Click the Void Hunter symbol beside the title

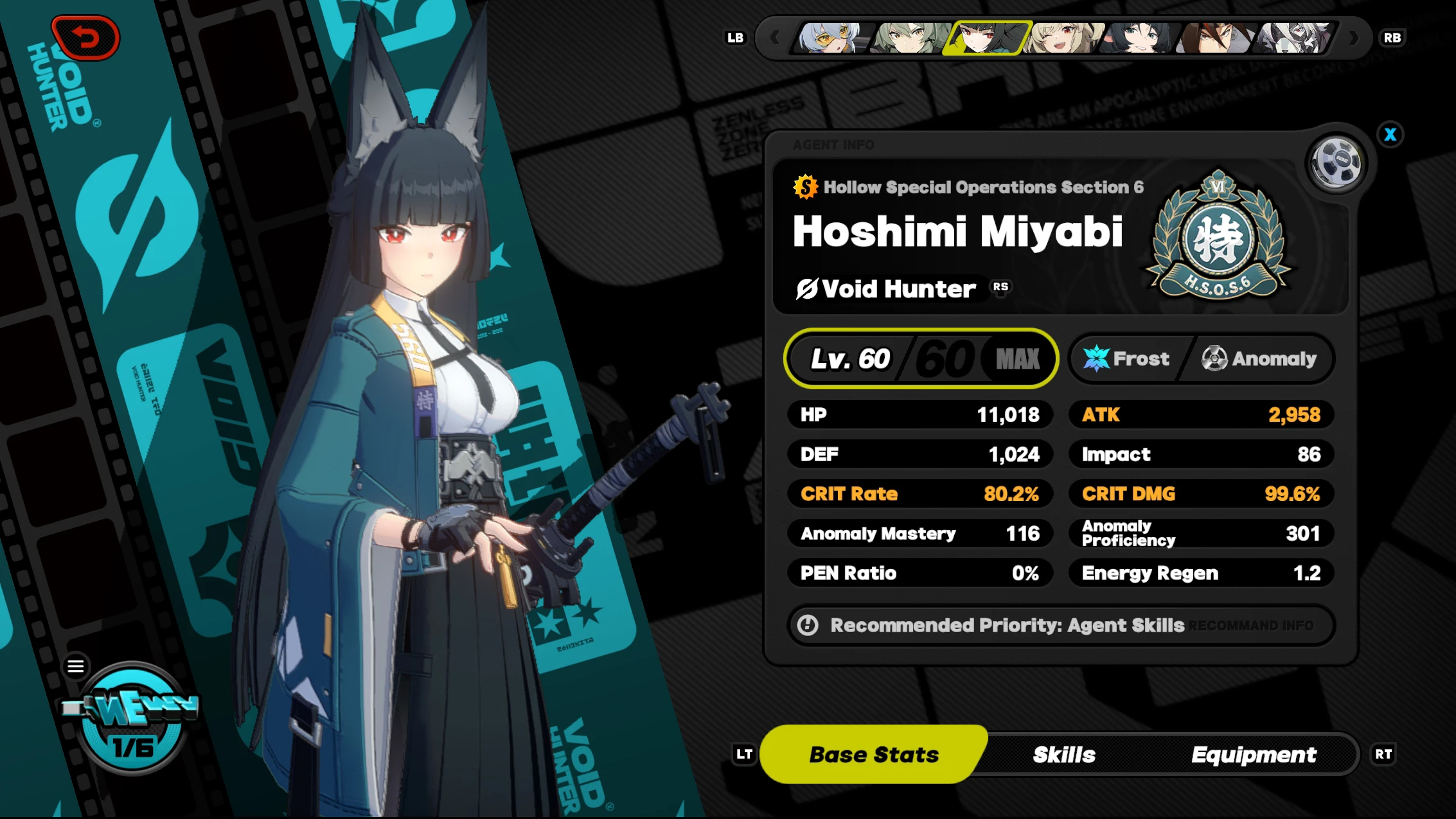(806, 288)
